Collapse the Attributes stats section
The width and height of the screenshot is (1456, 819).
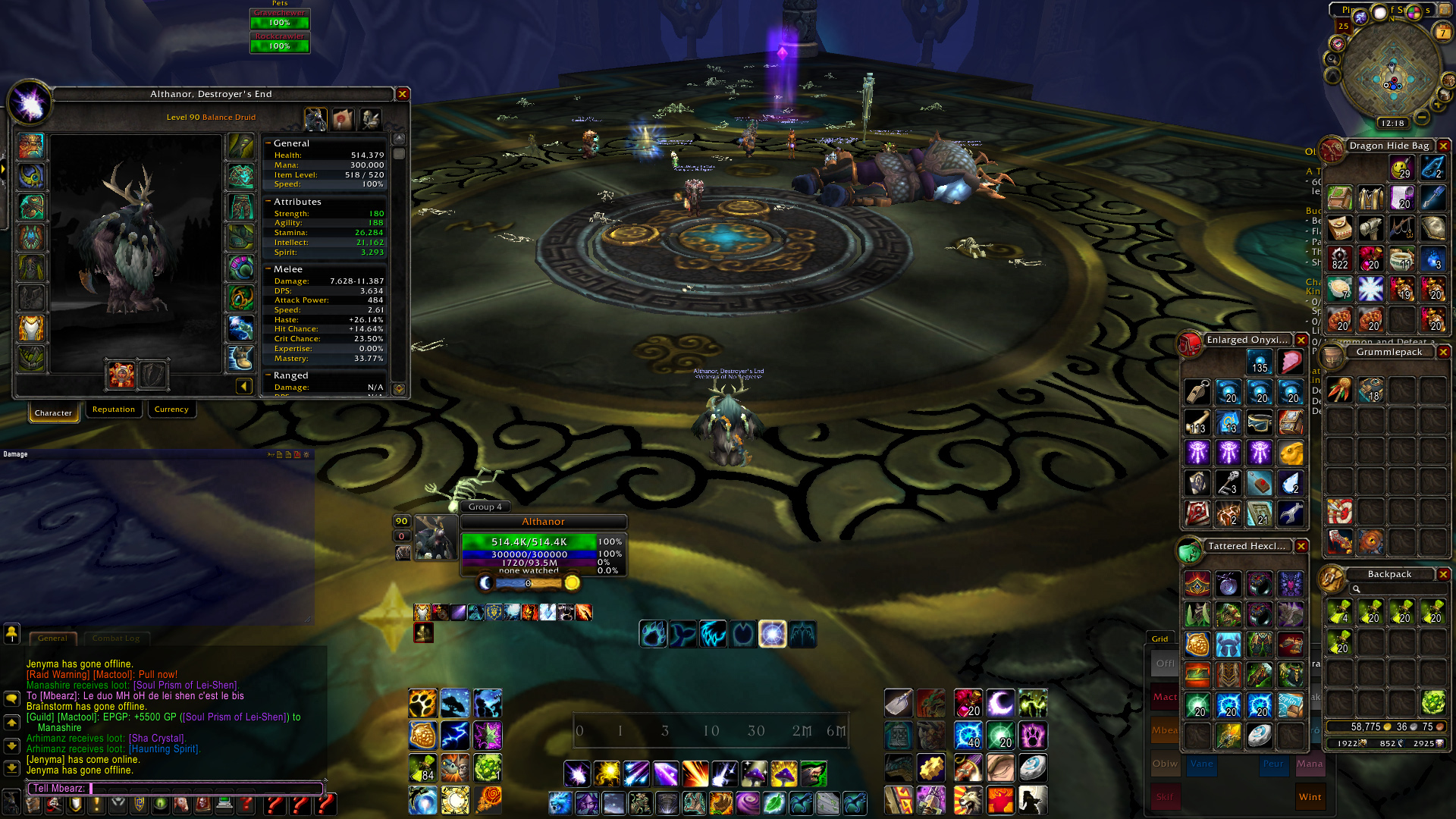(268, 202)
